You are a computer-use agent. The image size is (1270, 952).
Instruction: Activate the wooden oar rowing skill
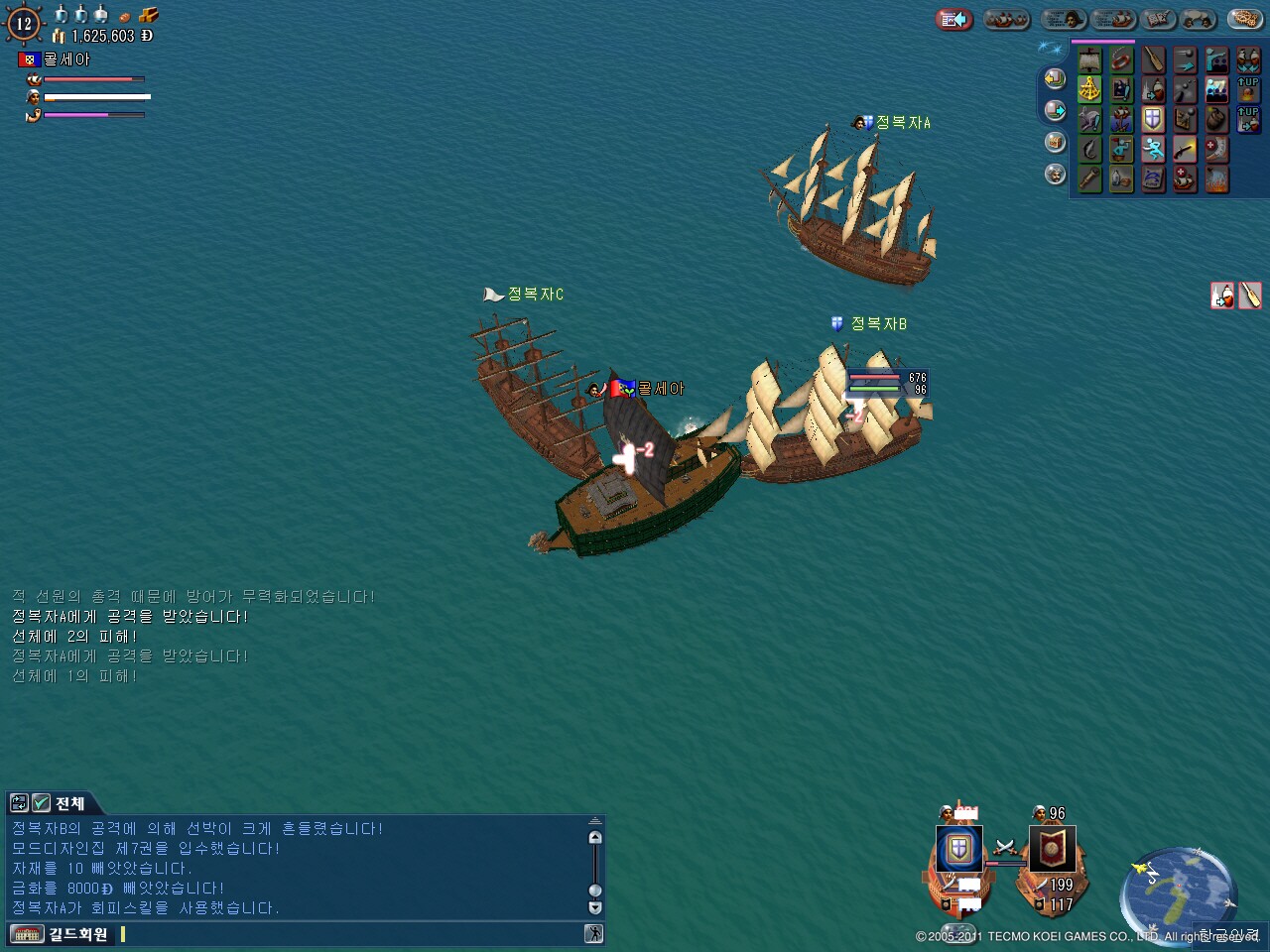point(1153,60)
